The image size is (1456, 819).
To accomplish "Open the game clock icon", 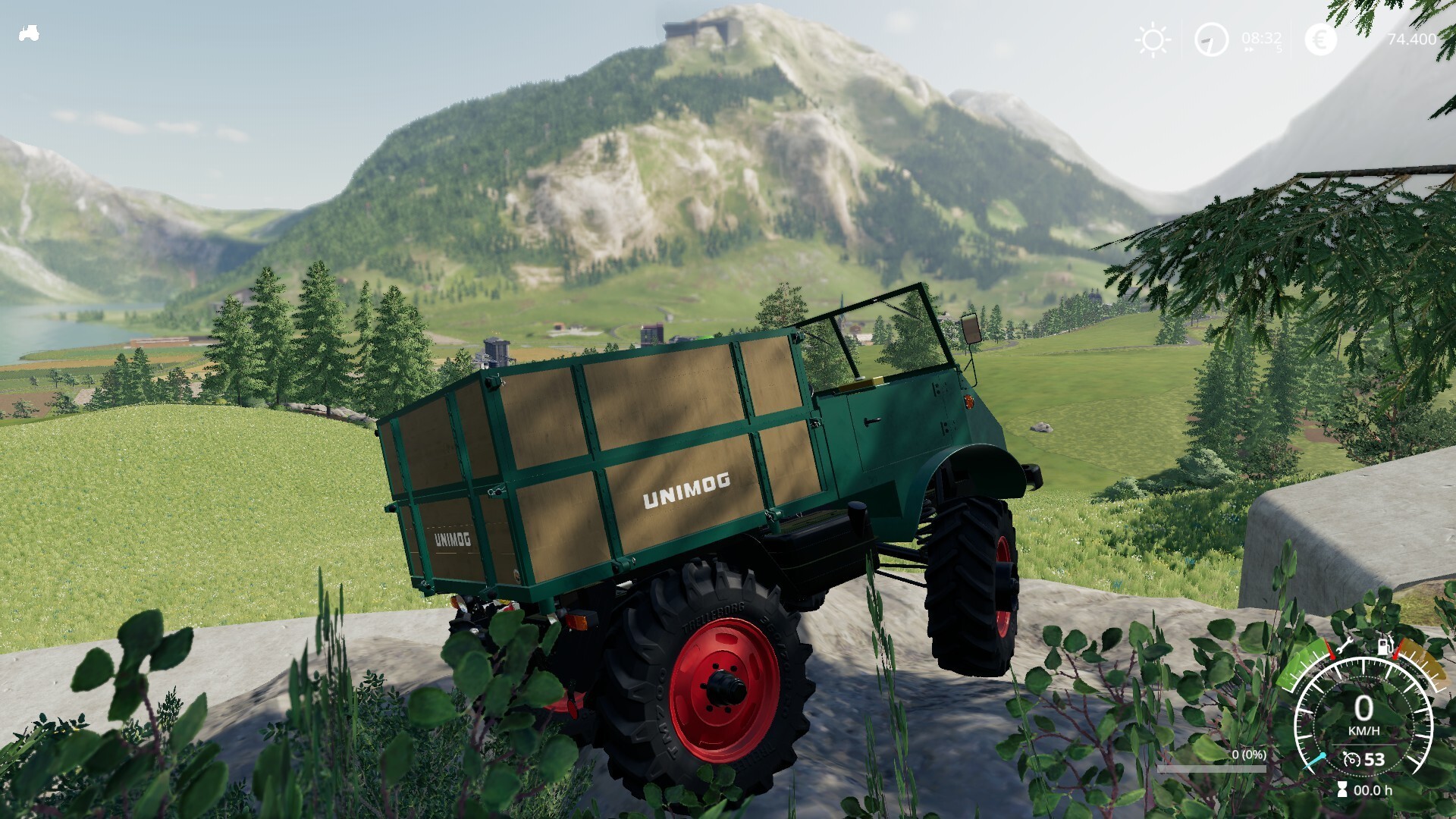I will (x=1211, y=39).
